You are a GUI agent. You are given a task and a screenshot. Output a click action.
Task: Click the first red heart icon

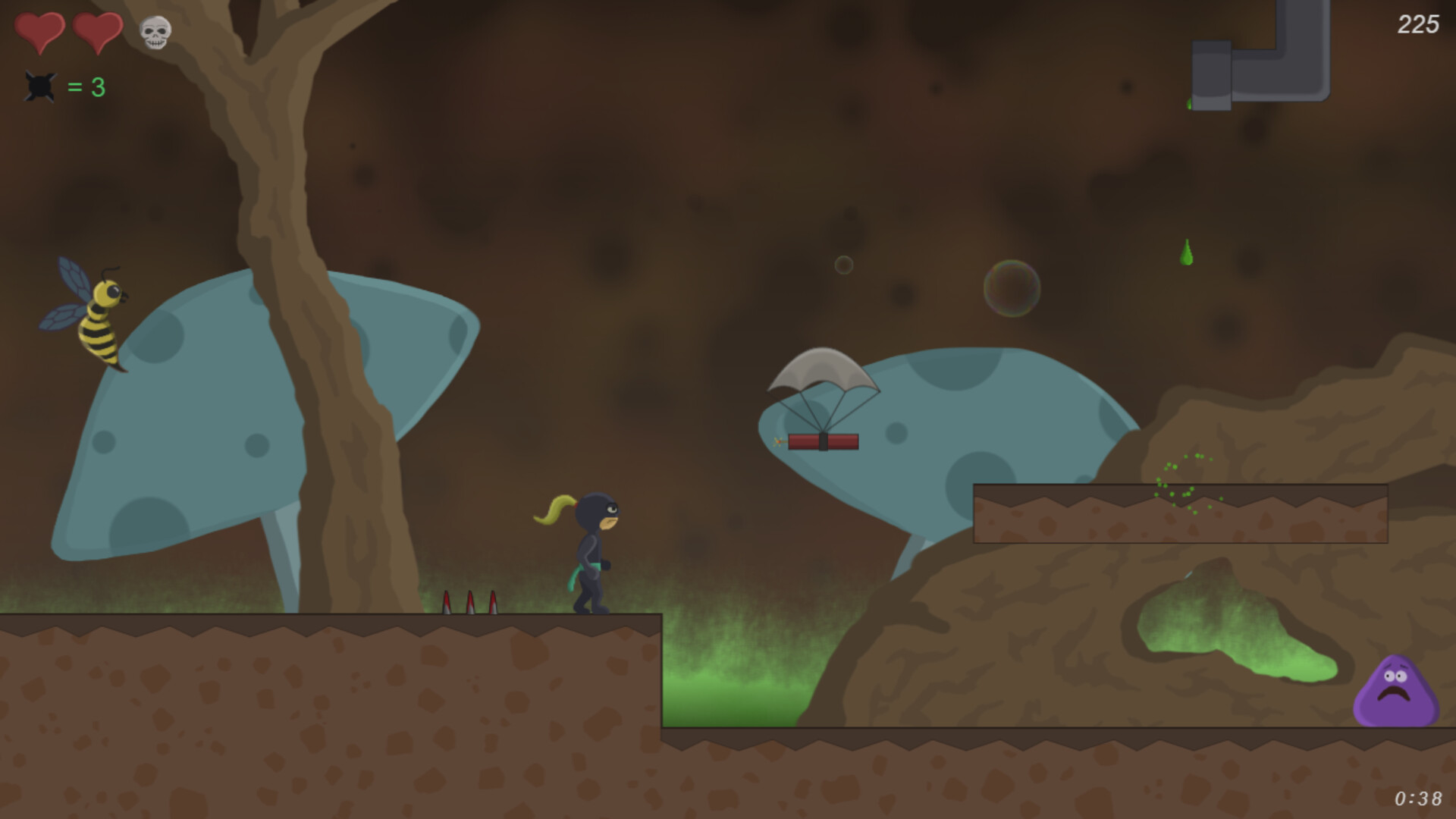pyautogui.click(x=42, y=32)
